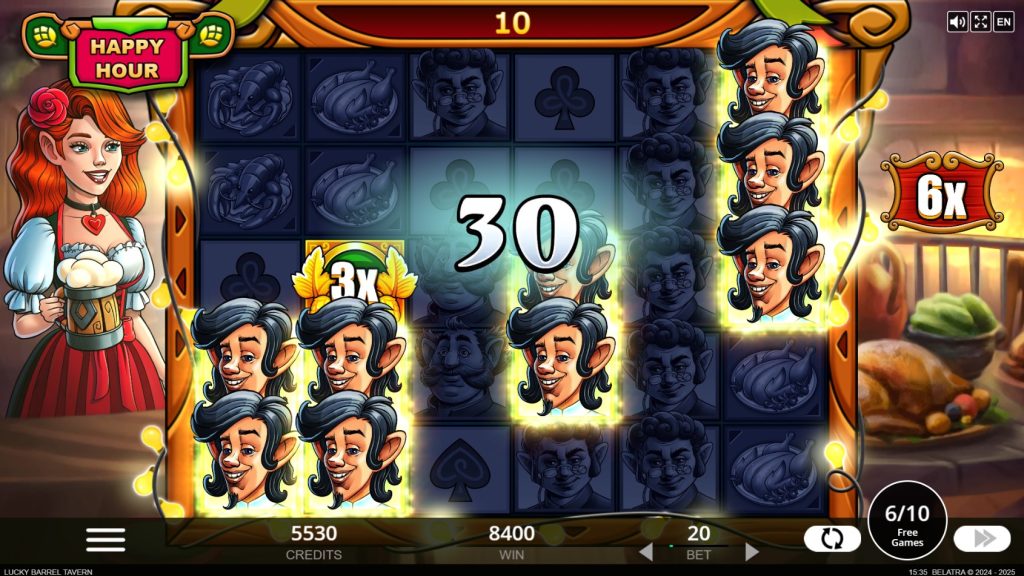The image size is (1024, 576).
Task: Activate the autoplay circular-arrows button
Action: point(832,539)
